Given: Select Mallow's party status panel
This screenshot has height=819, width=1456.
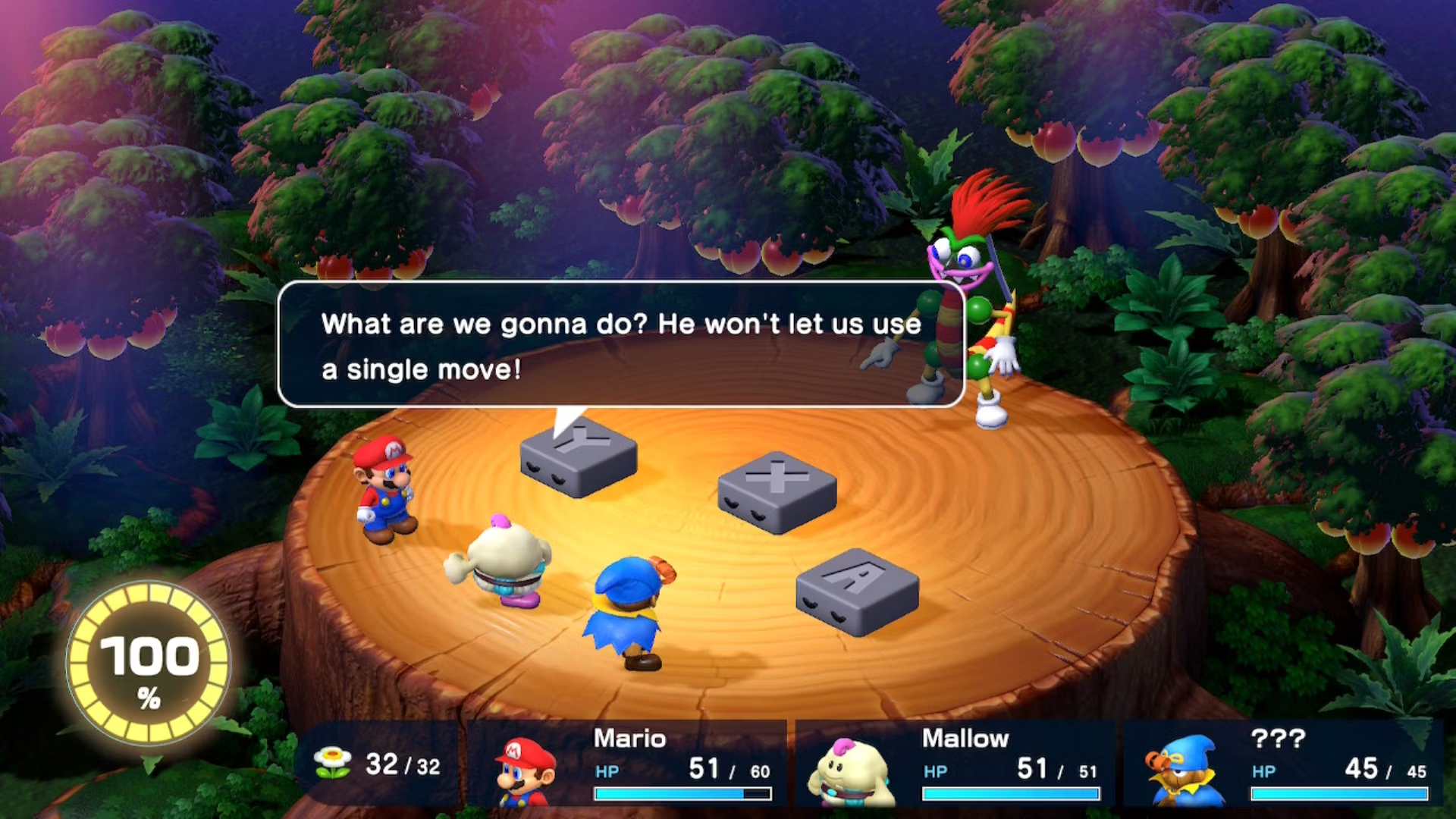Looking at the screenshot, I should coord(955,764).
